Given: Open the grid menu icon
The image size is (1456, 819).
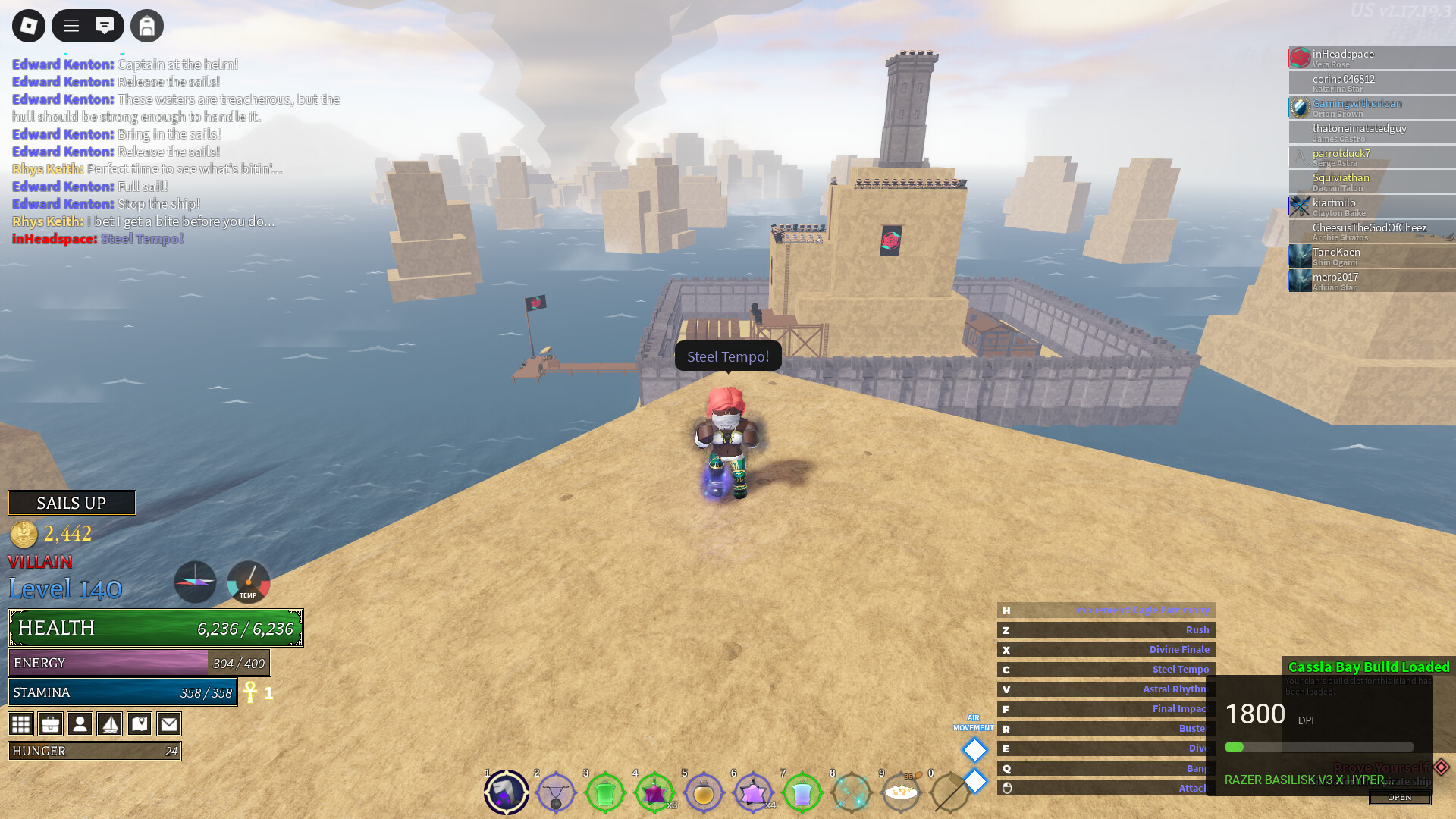Looking at the screenshot, I should (21, 724).
